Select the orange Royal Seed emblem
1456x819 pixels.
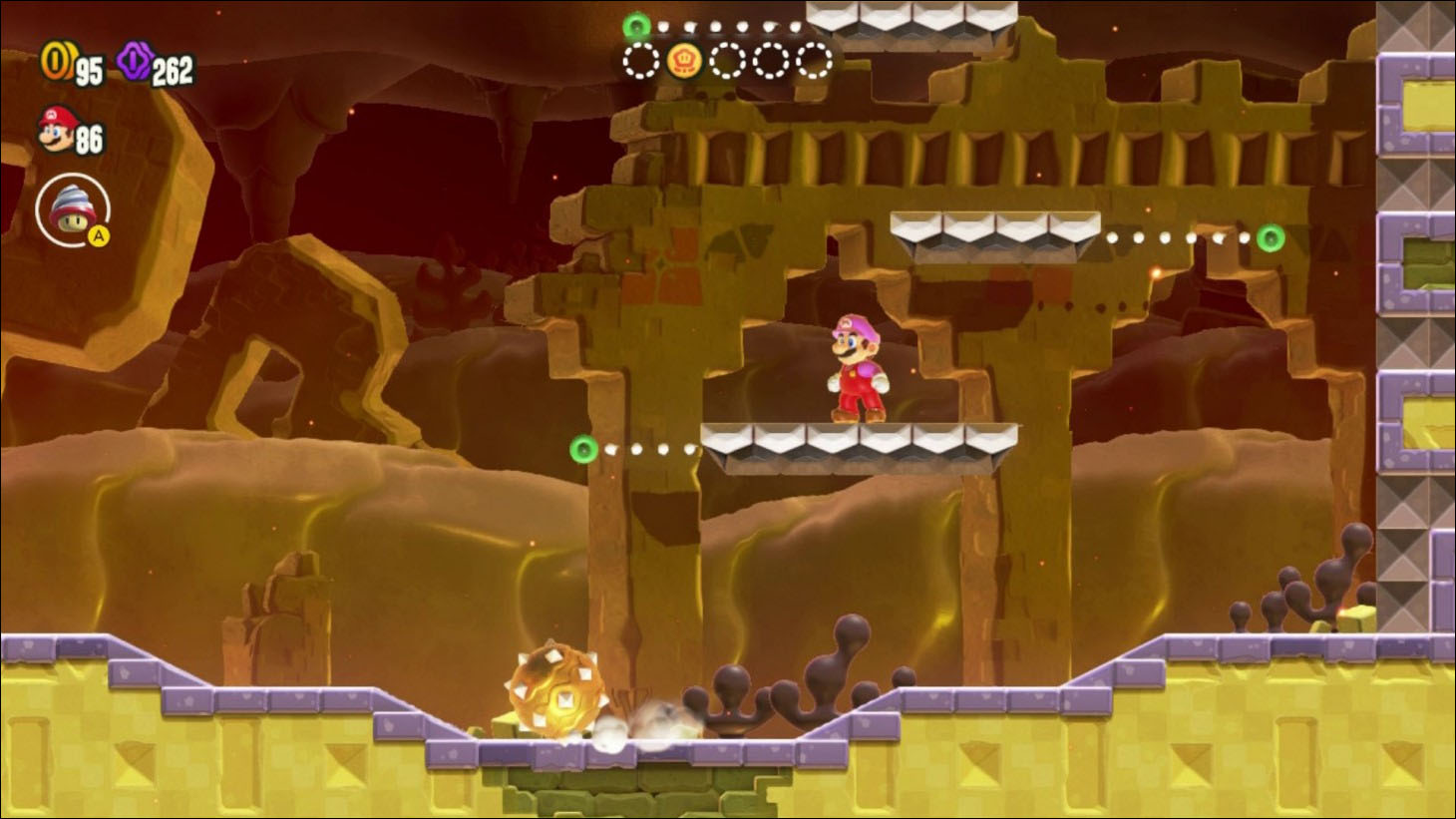pyautogui.click(x=684, y=62)
